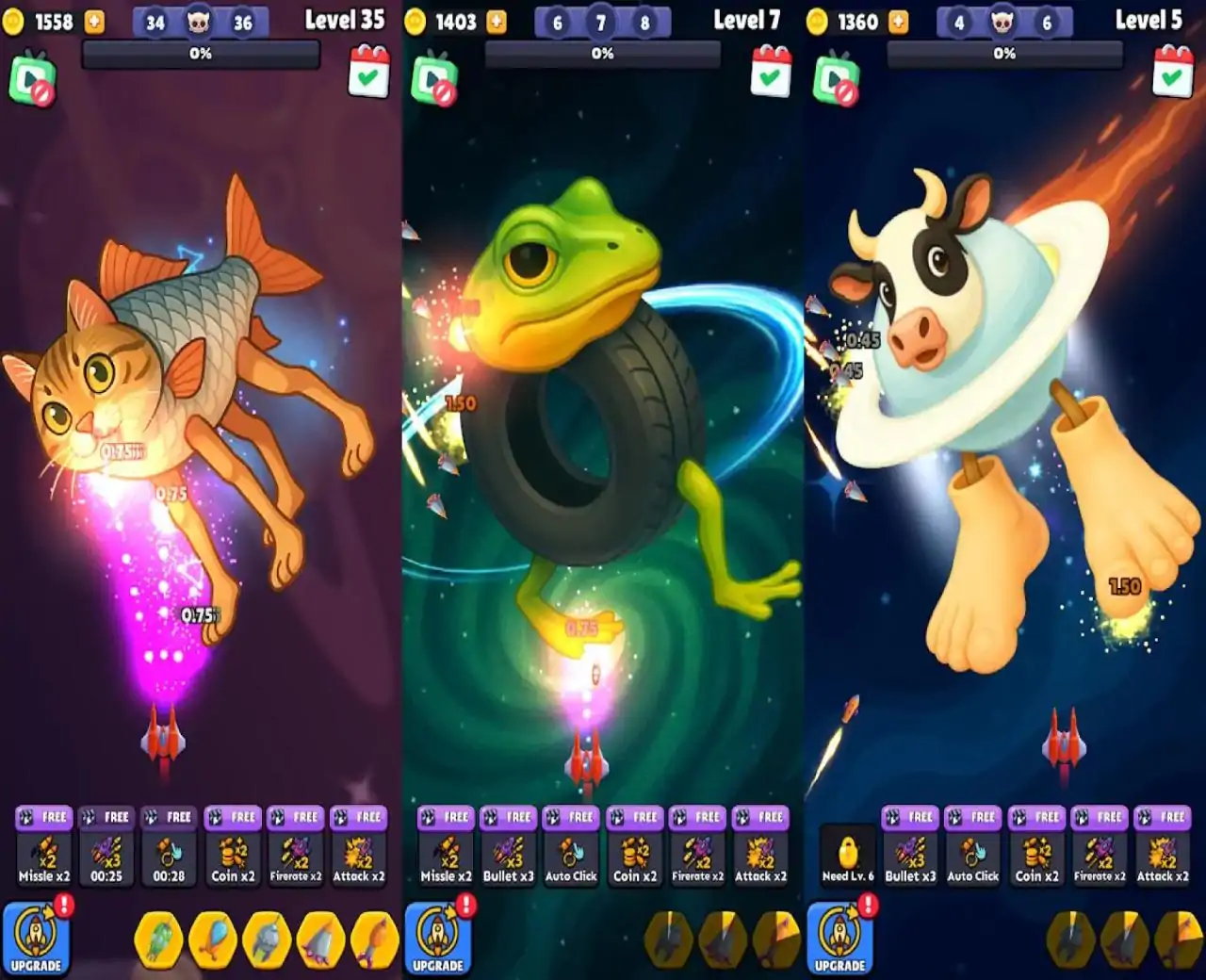Select the Level 35 label

[x=346, y=20]
